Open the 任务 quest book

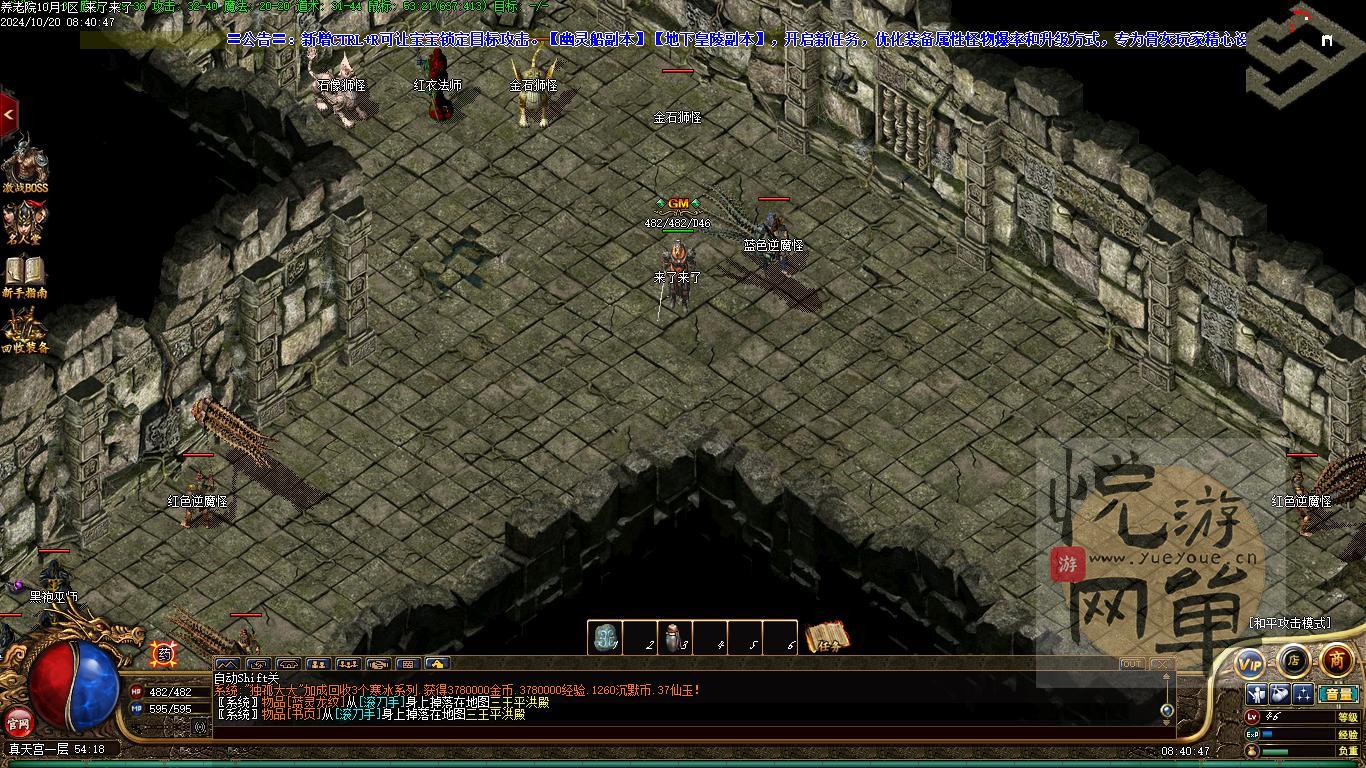coord(827,637)
